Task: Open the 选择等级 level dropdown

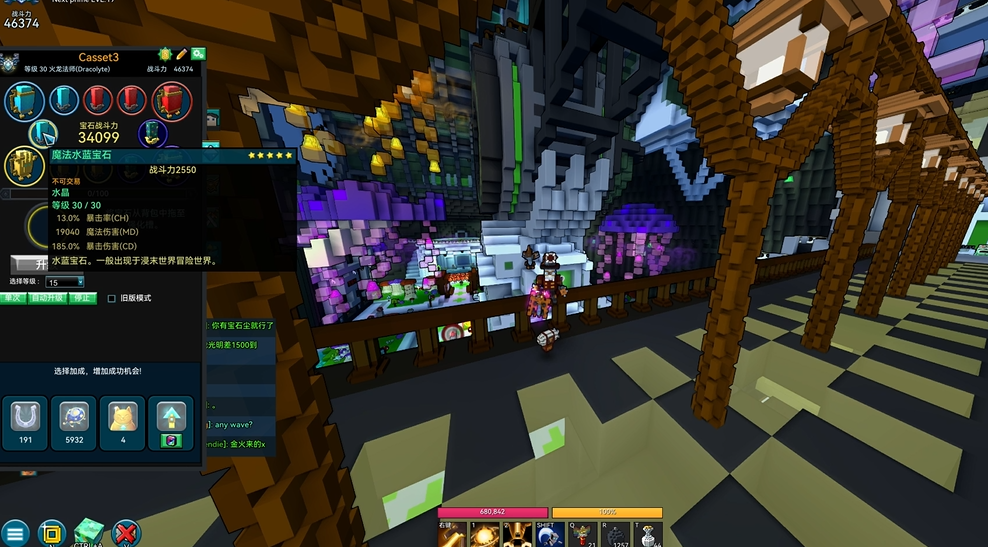Action: (66, 282)
